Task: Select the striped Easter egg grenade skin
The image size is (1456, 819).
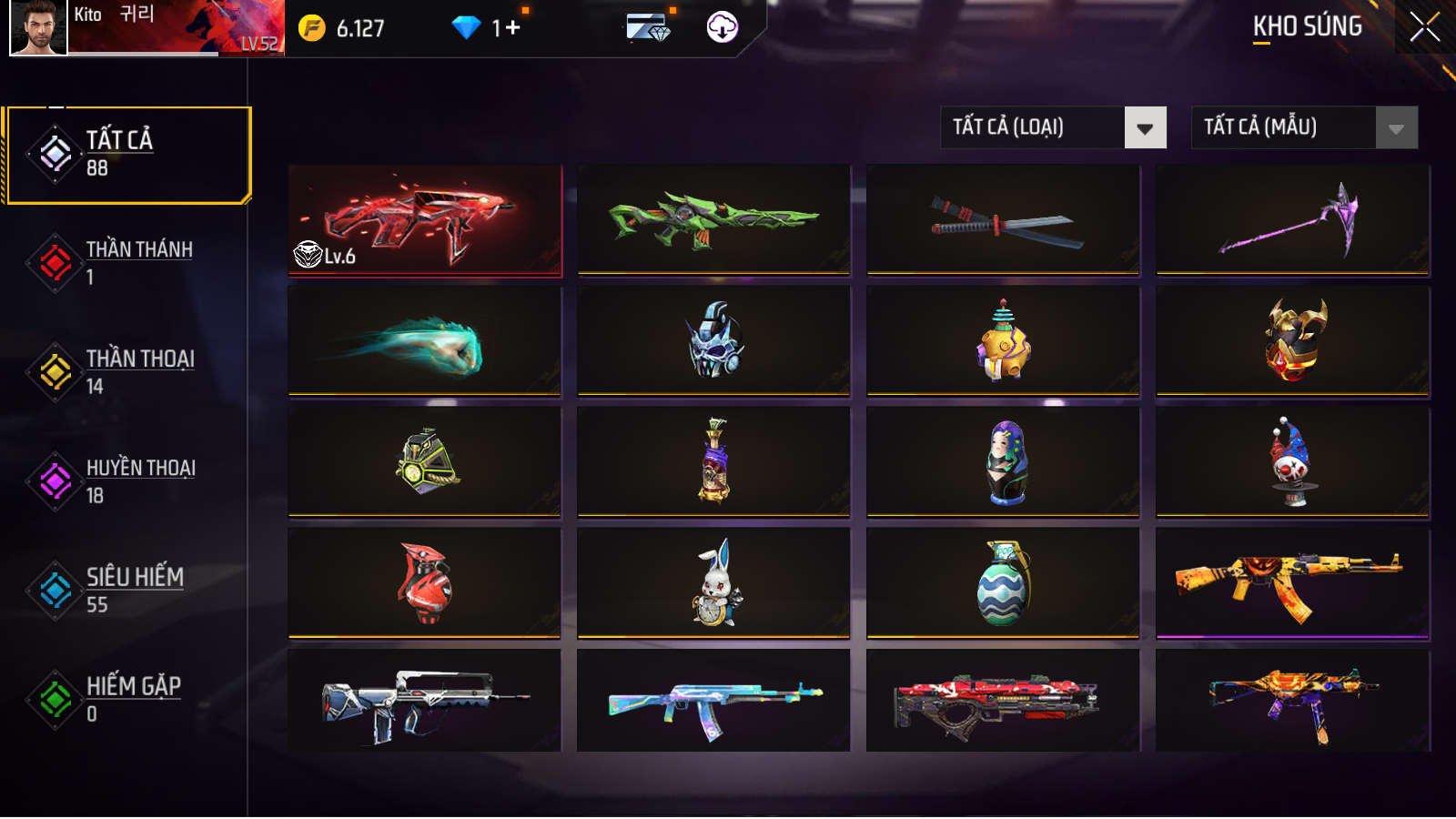Action: point(1003,583)
